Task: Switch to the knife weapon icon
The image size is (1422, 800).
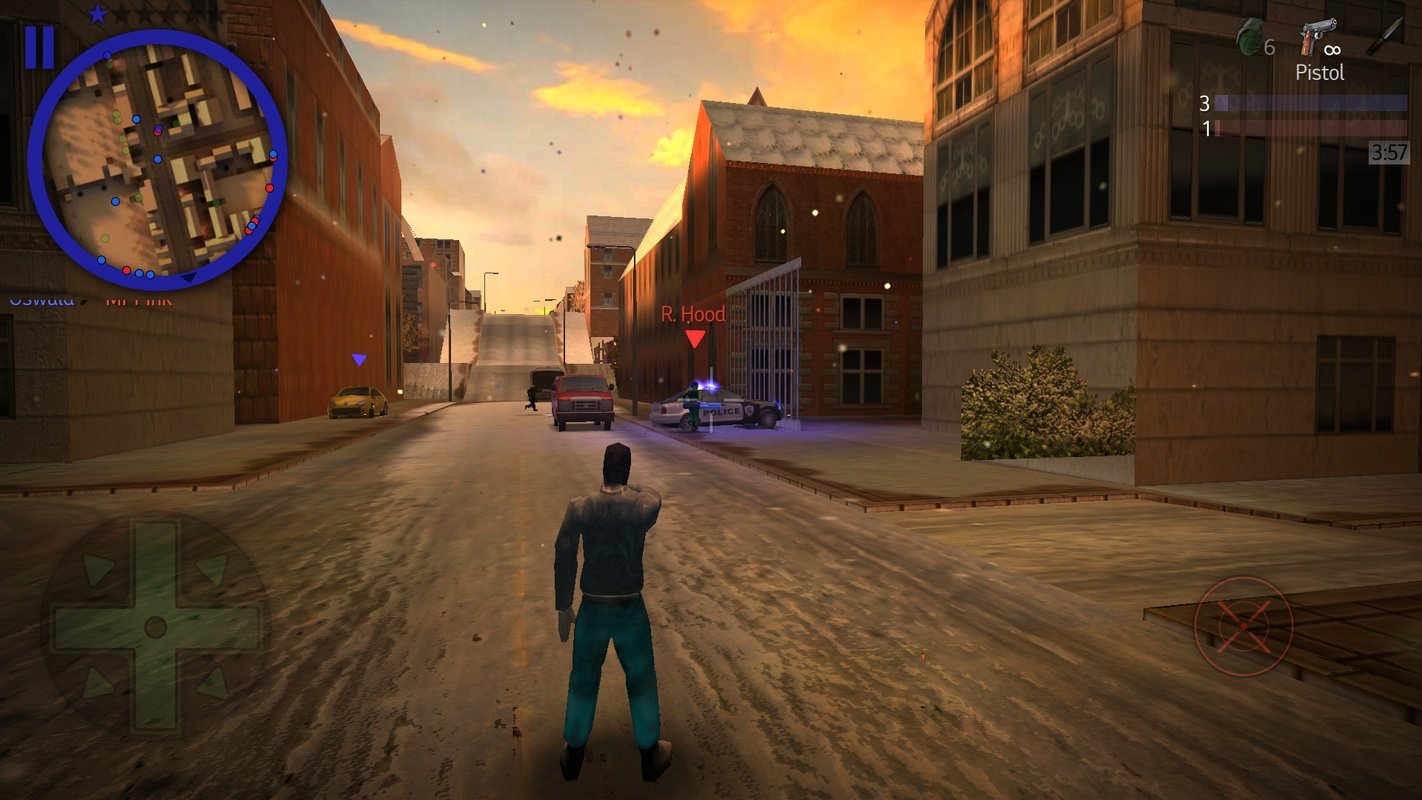Action: pyautogui.click(x=1385, y=36)
